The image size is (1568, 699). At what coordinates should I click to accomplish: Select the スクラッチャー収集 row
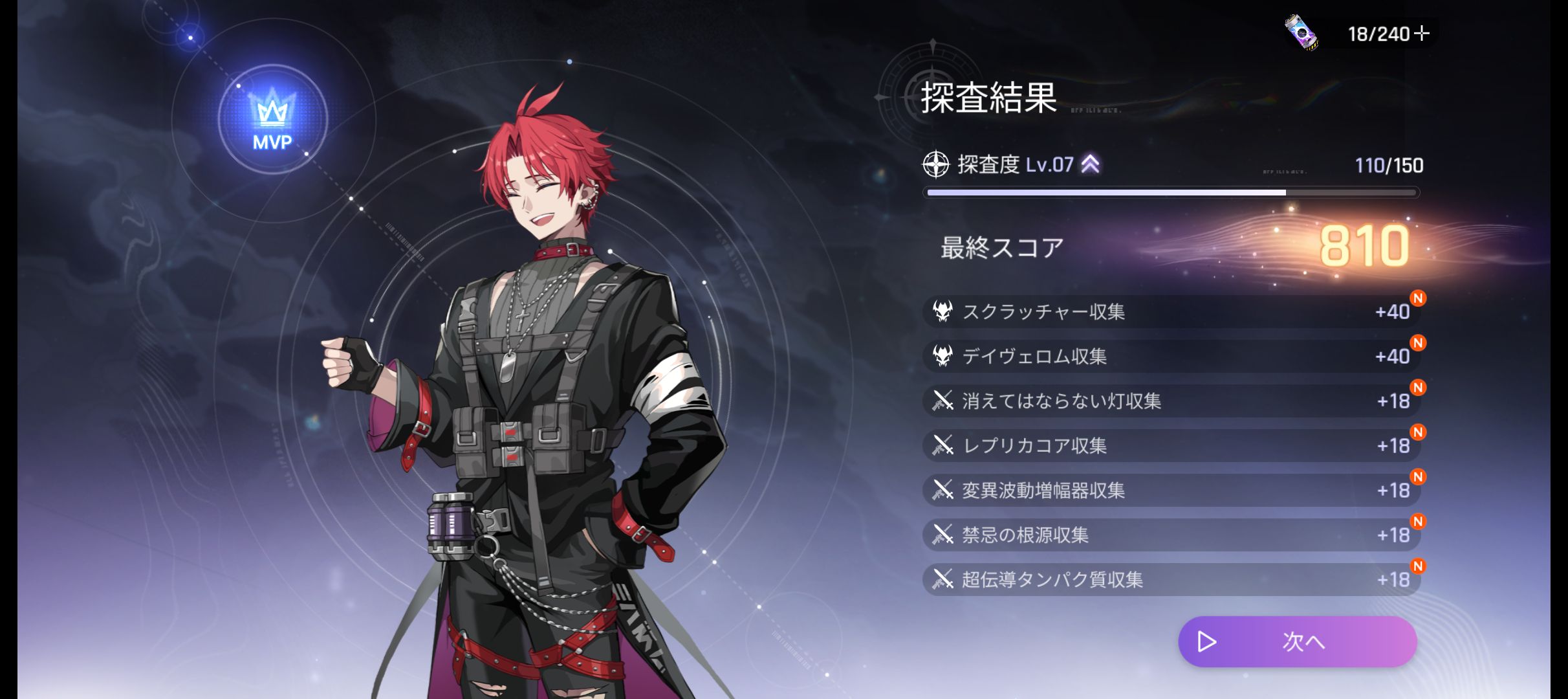tap(1171, 312)
